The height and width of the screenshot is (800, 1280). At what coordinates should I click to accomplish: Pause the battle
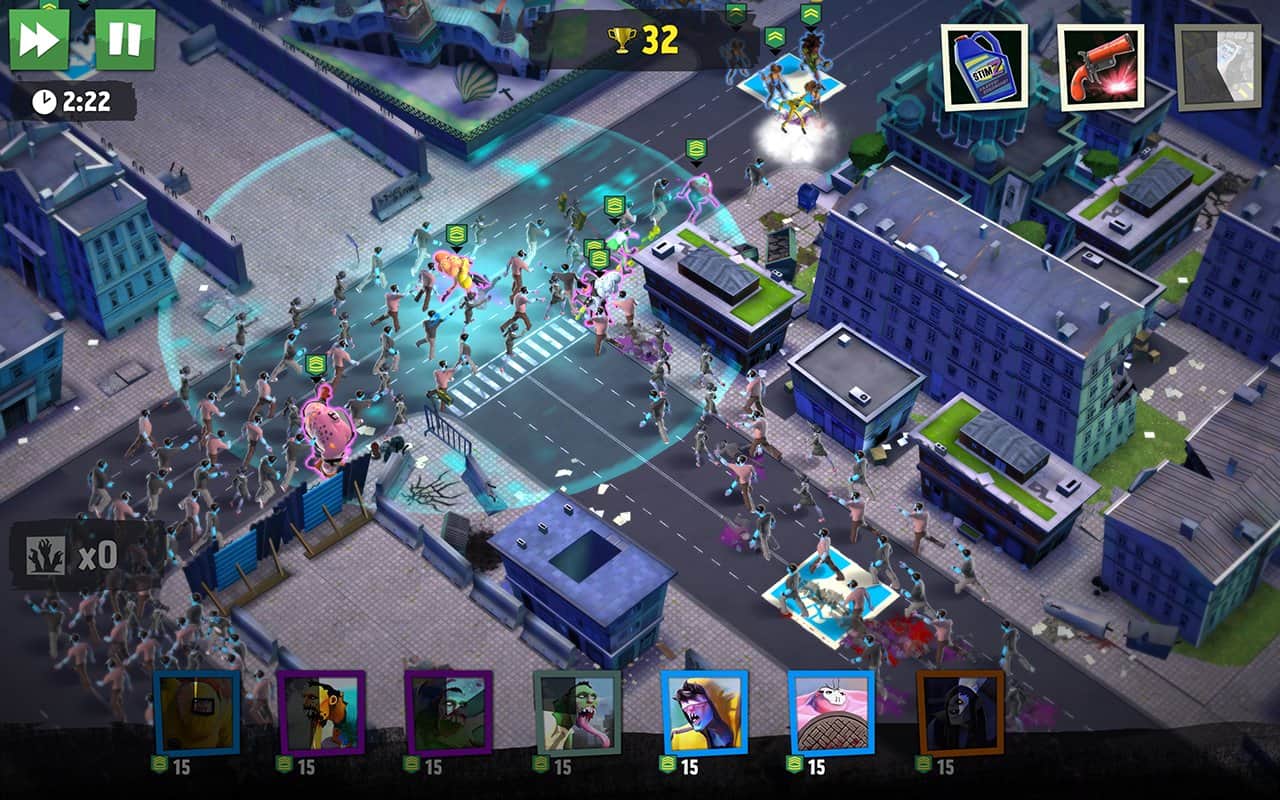[125, 40]
